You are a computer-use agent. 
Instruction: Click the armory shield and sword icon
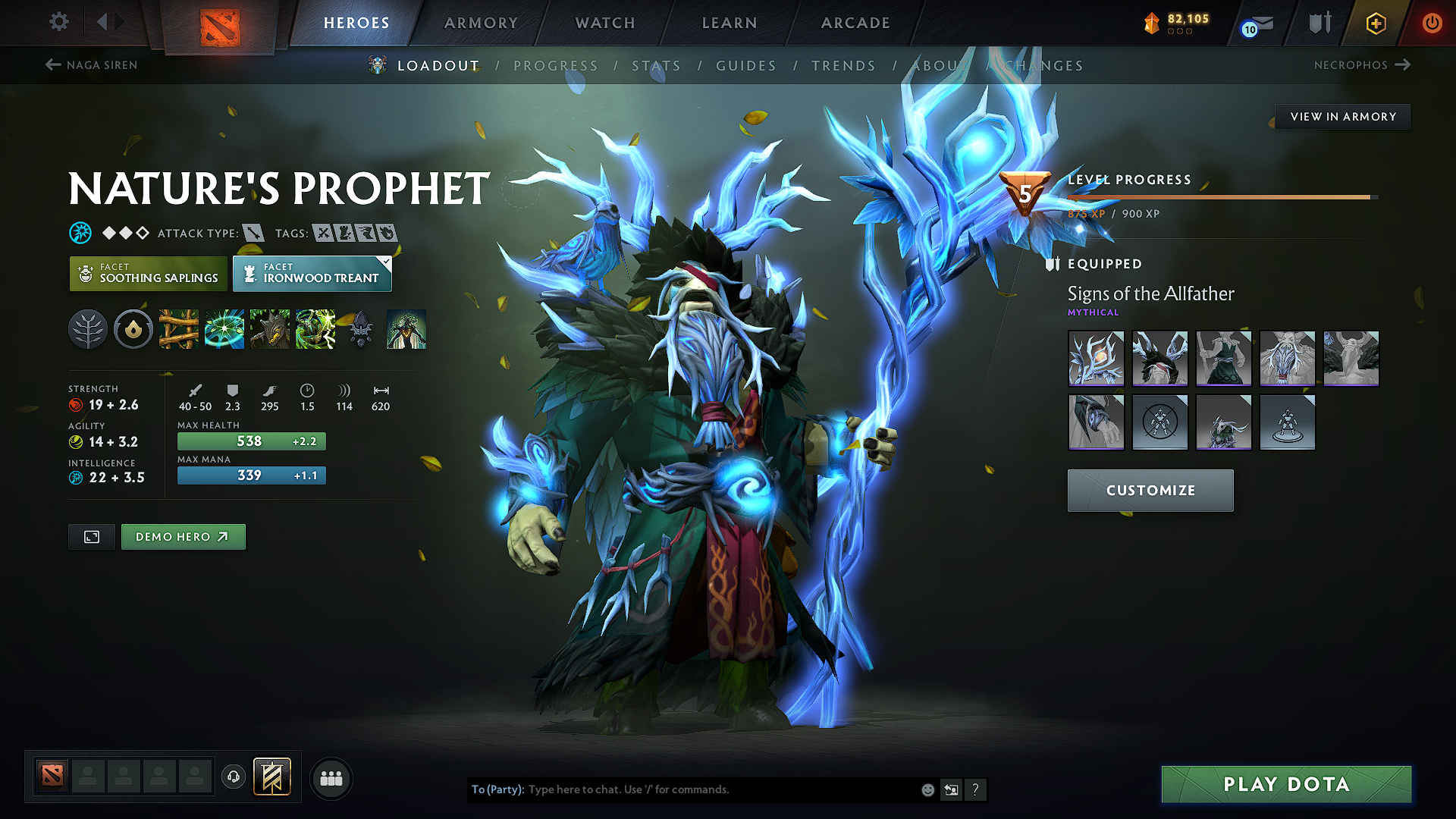click(1319, 23)
